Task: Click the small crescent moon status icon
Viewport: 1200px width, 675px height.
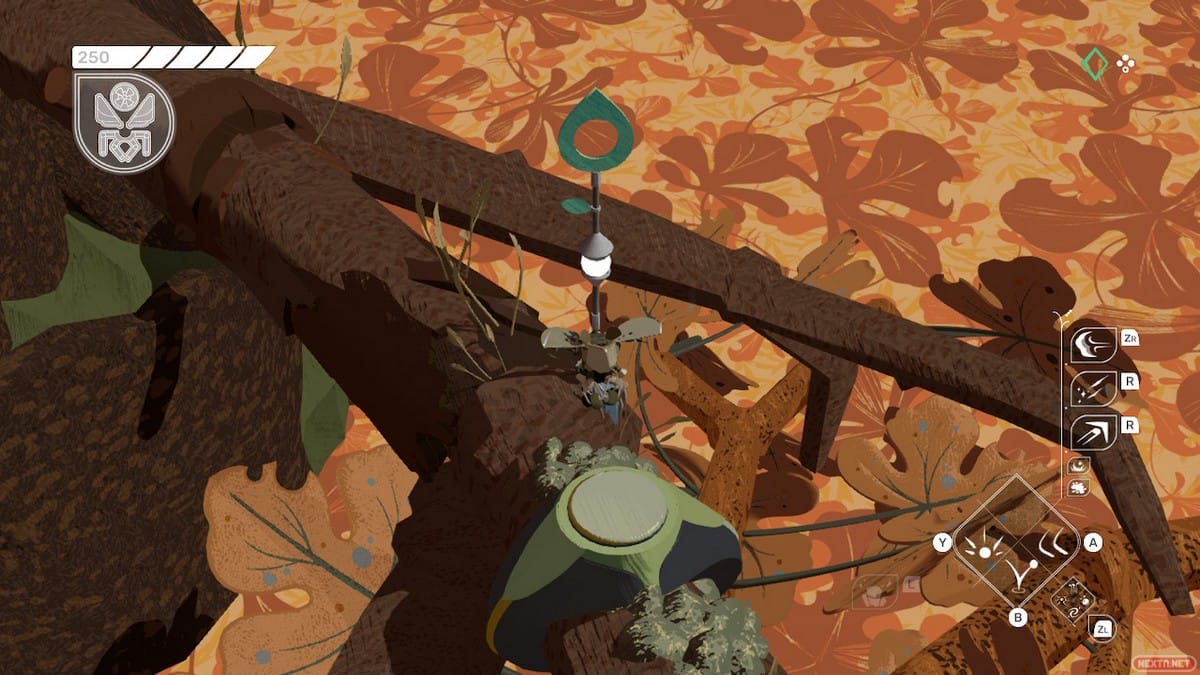Action: tap(1080, 465)
